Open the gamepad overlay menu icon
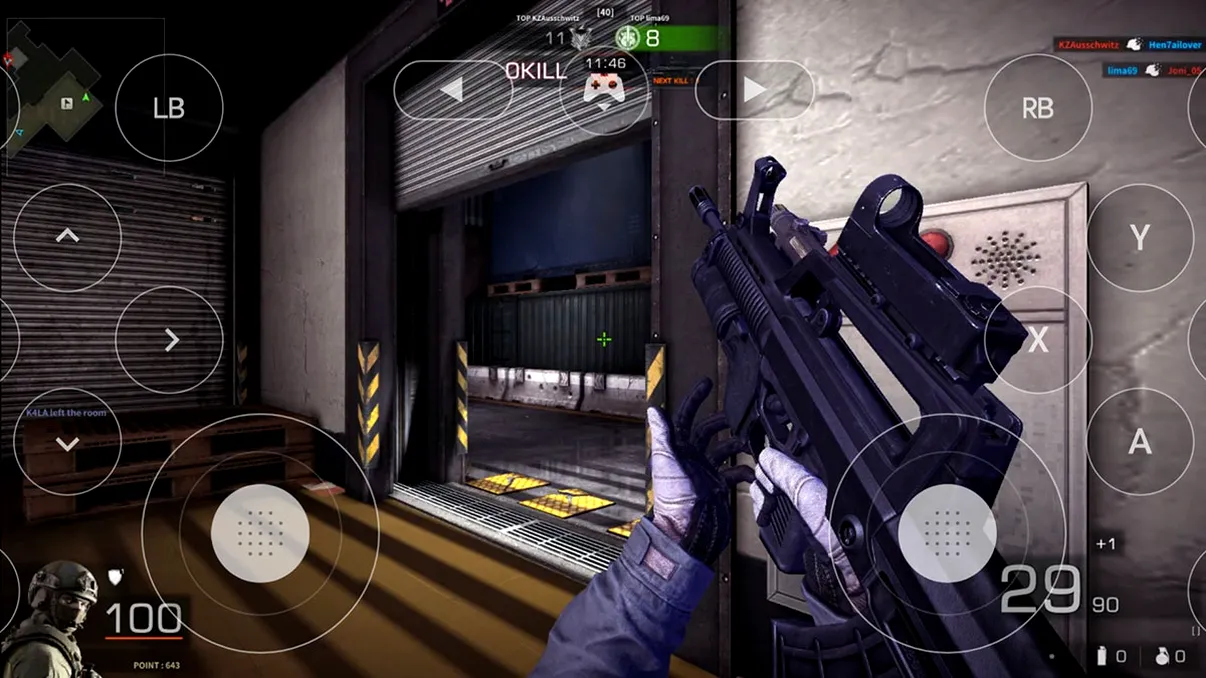The image size is (1206, 678). pos(604,91)
